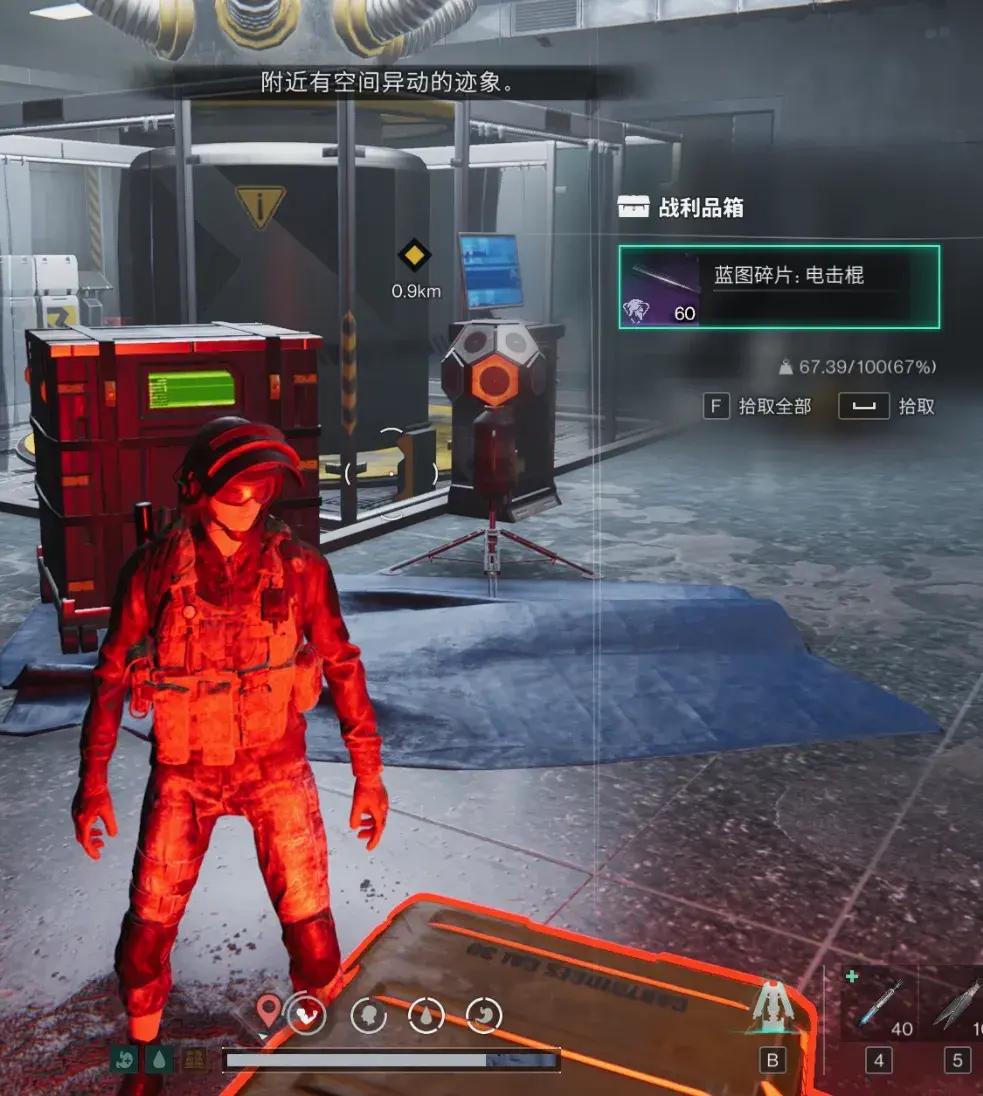Select the blade item in hotbar slot 5
The width and height of the screenshot is (983, 1096).
[x=954, y=1004]
